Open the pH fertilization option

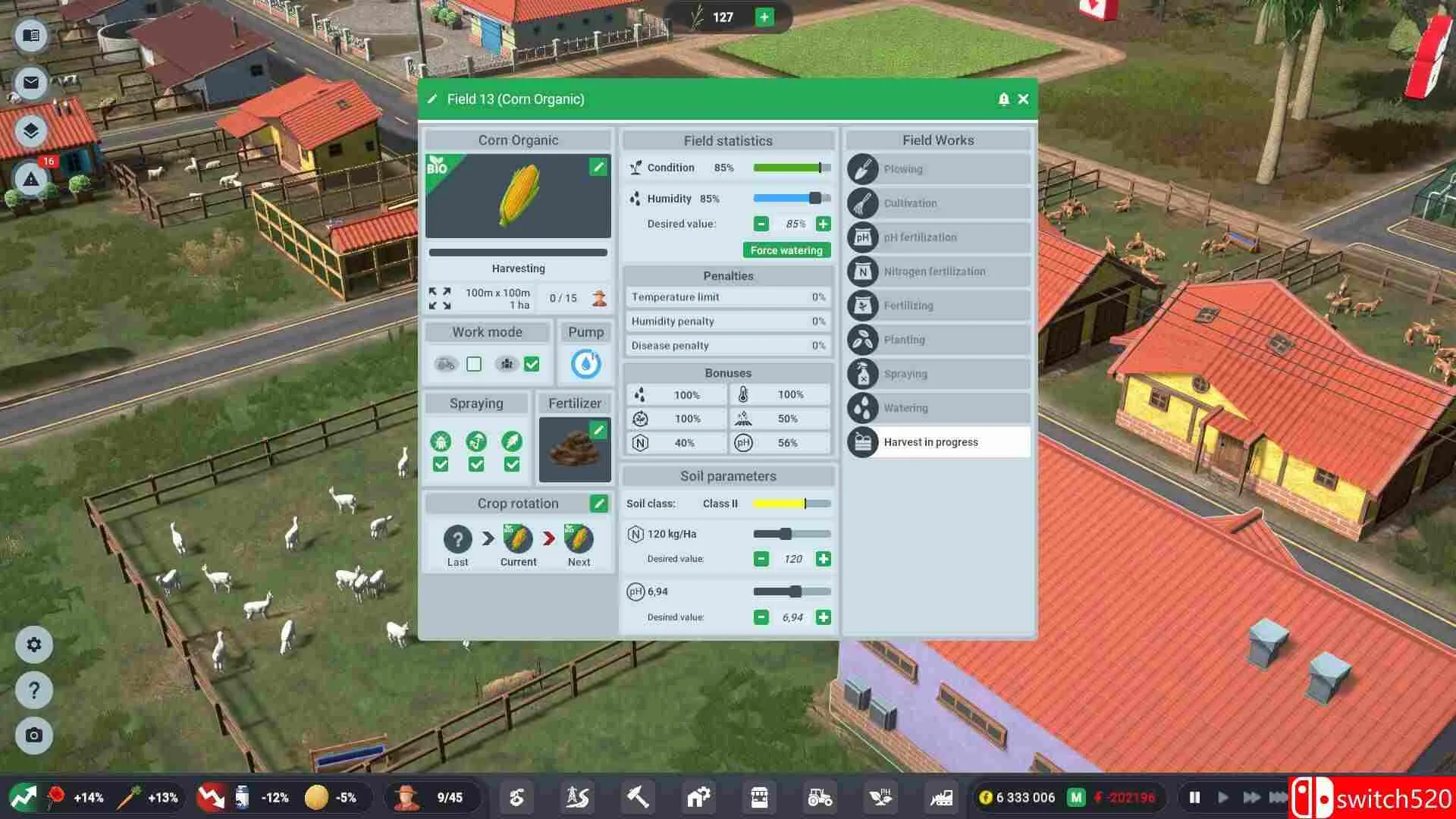click(938, 237)
